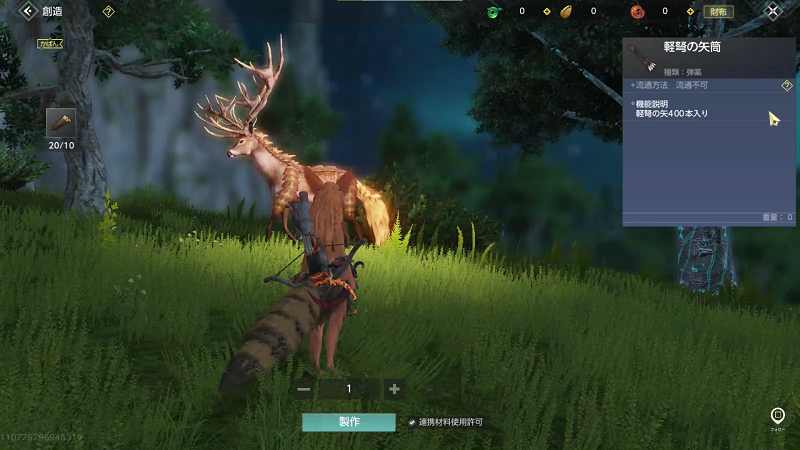
Task: Add green coin currency with its plus icon
Action: tap(547, 12)
